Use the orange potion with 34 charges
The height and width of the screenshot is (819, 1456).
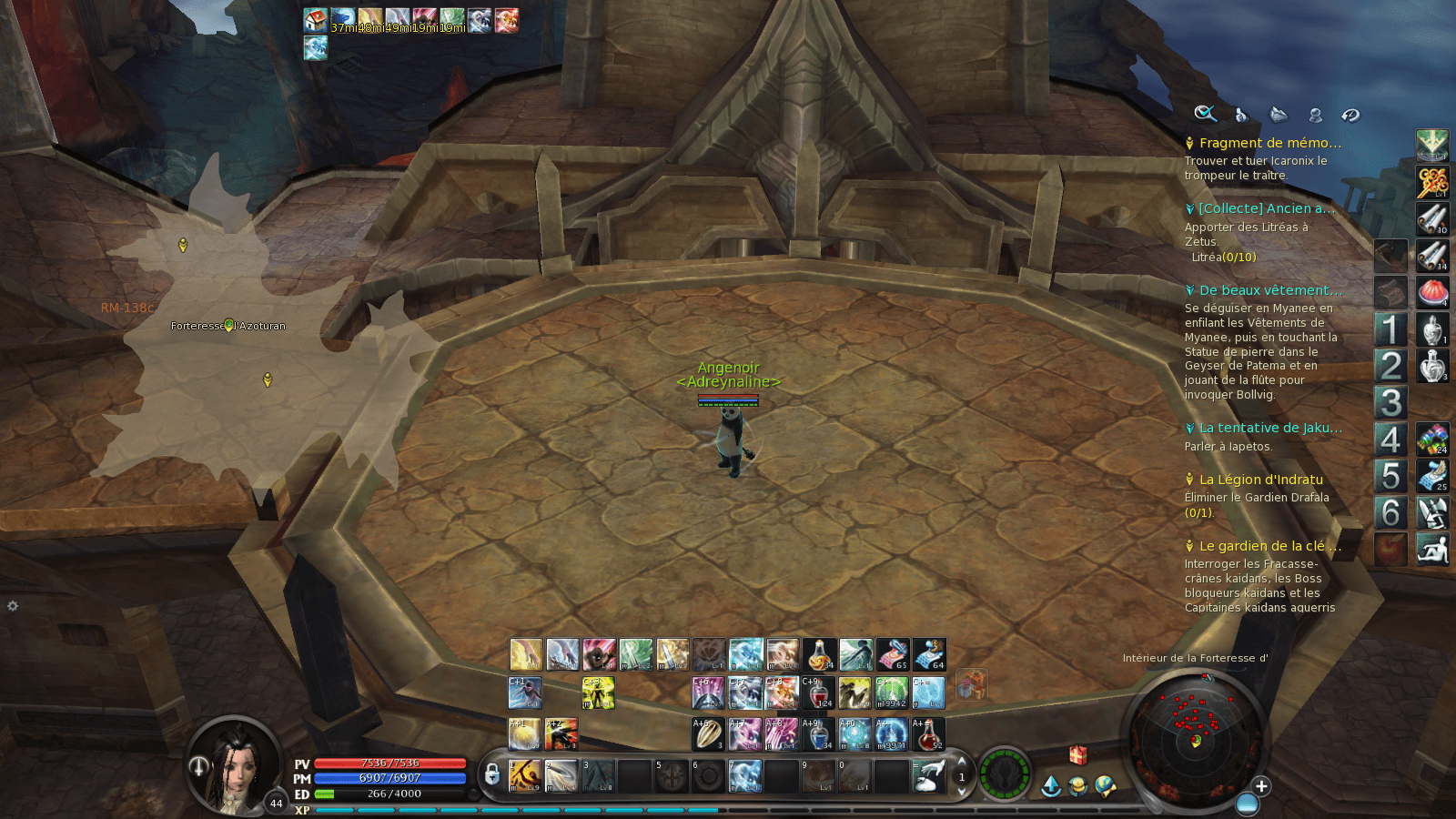pos(819,654)
